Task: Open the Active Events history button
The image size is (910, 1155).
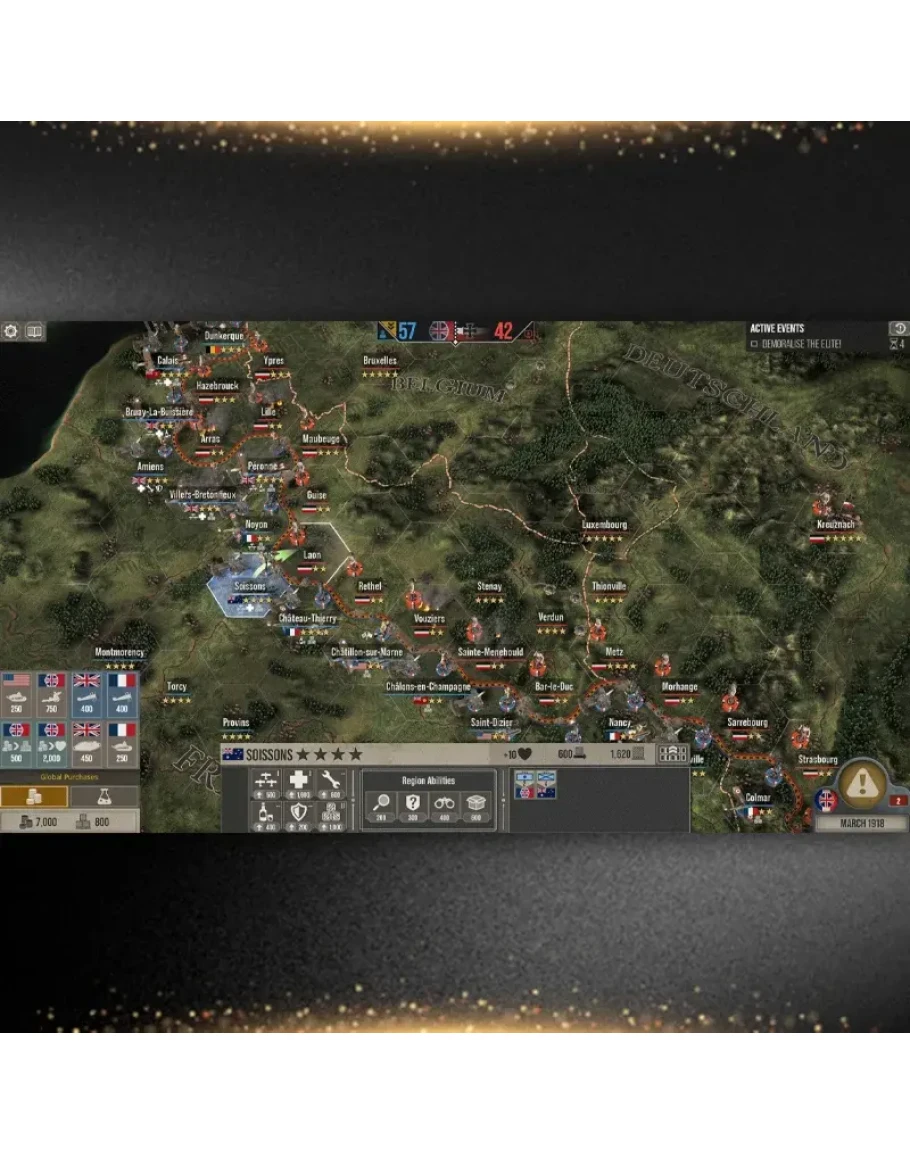Action: point(898,328)
